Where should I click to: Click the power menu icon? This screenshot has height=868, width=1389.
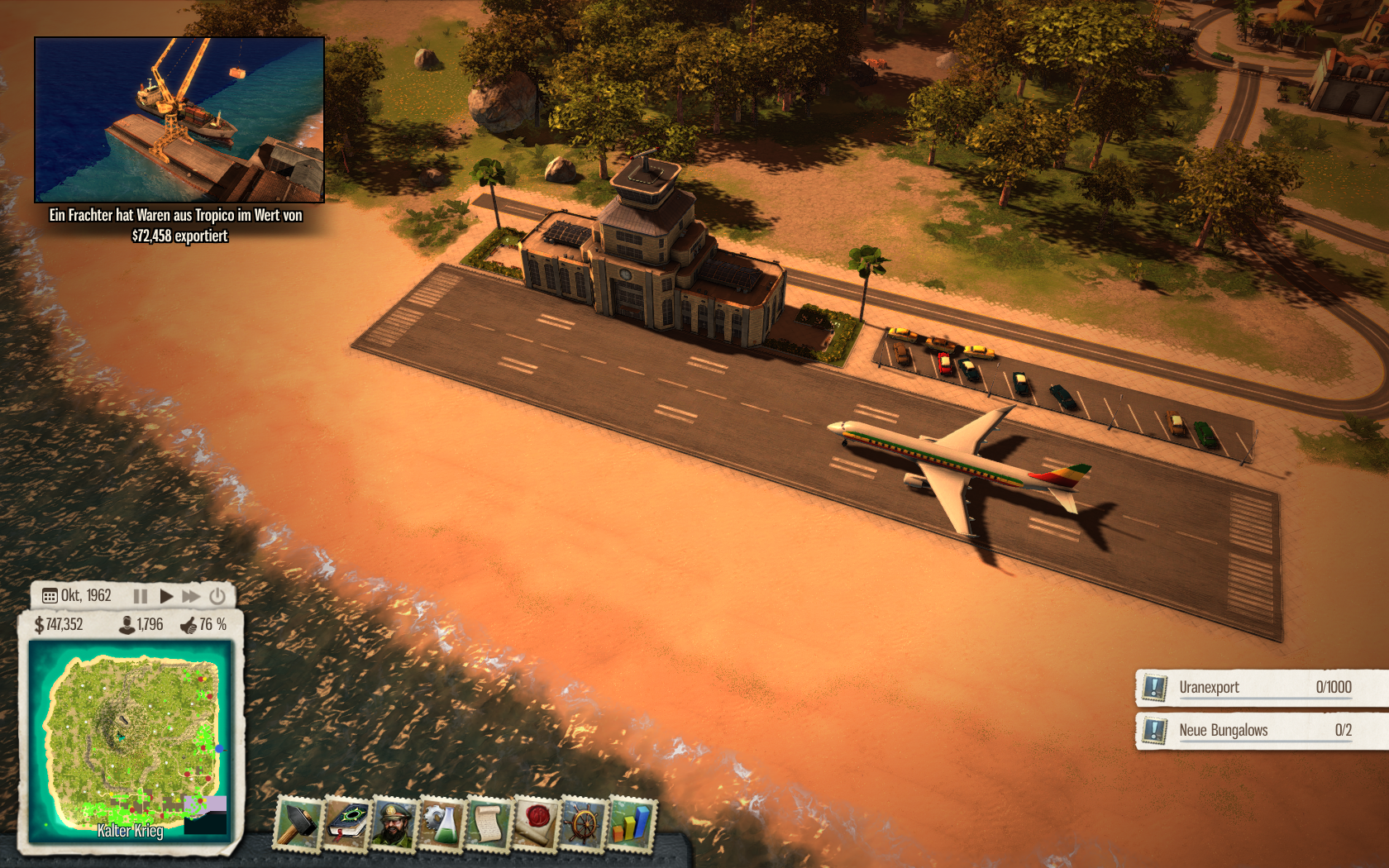[x=217, y=596]
